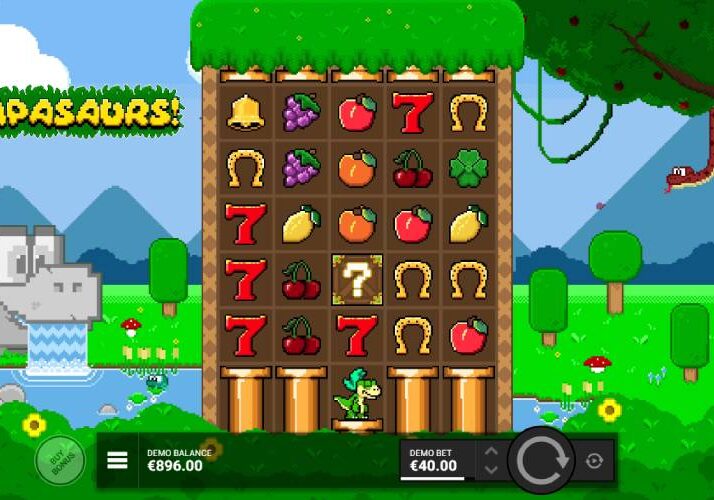The width and height of the screenshot is (714, 500).
Task: Decrease the demo bet amount
Action: (490, 469)
